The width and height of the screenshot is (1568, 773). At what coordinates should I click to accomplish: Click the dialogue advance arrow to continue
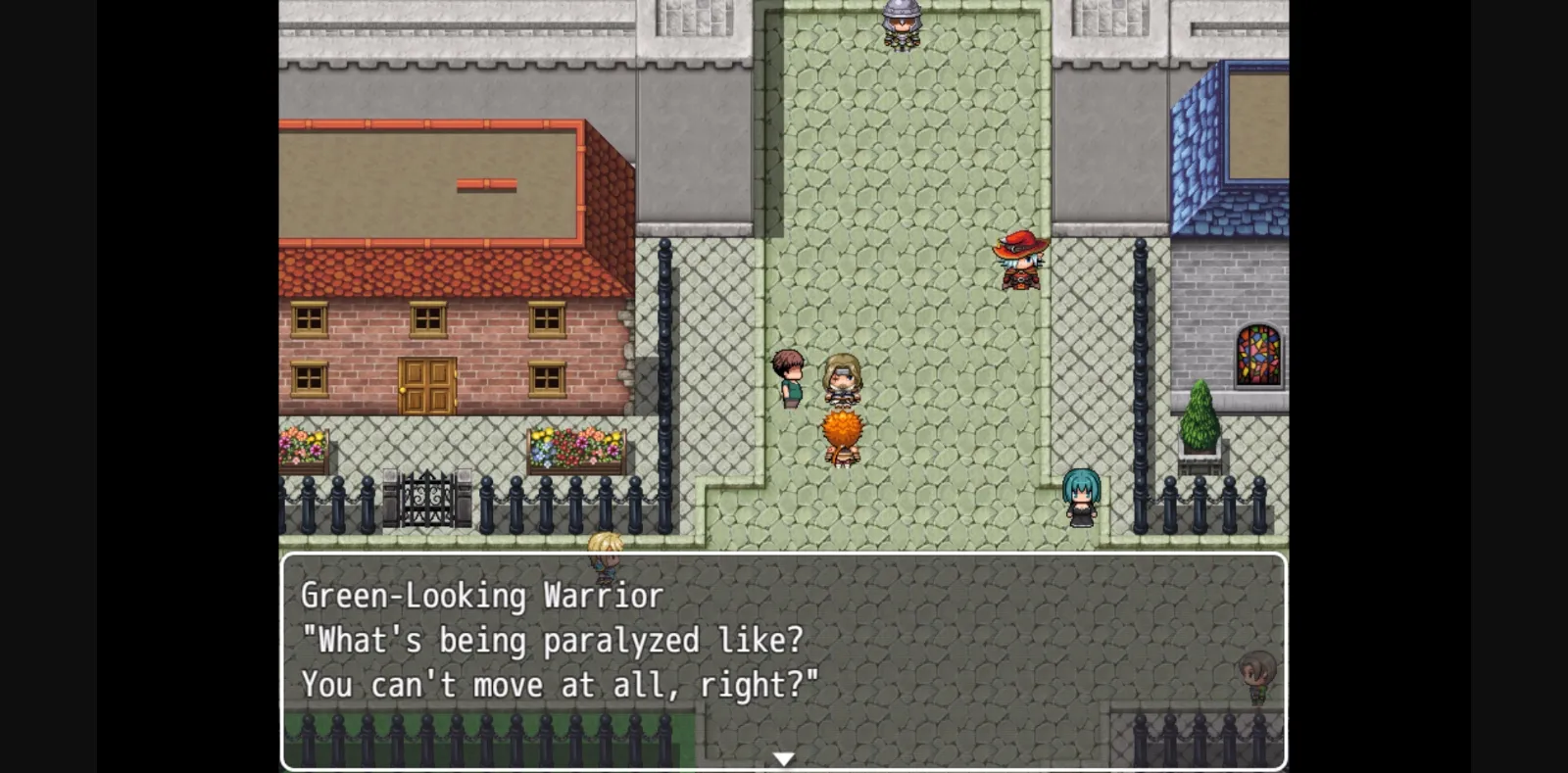pyautogui.click(x=783, y=756)
